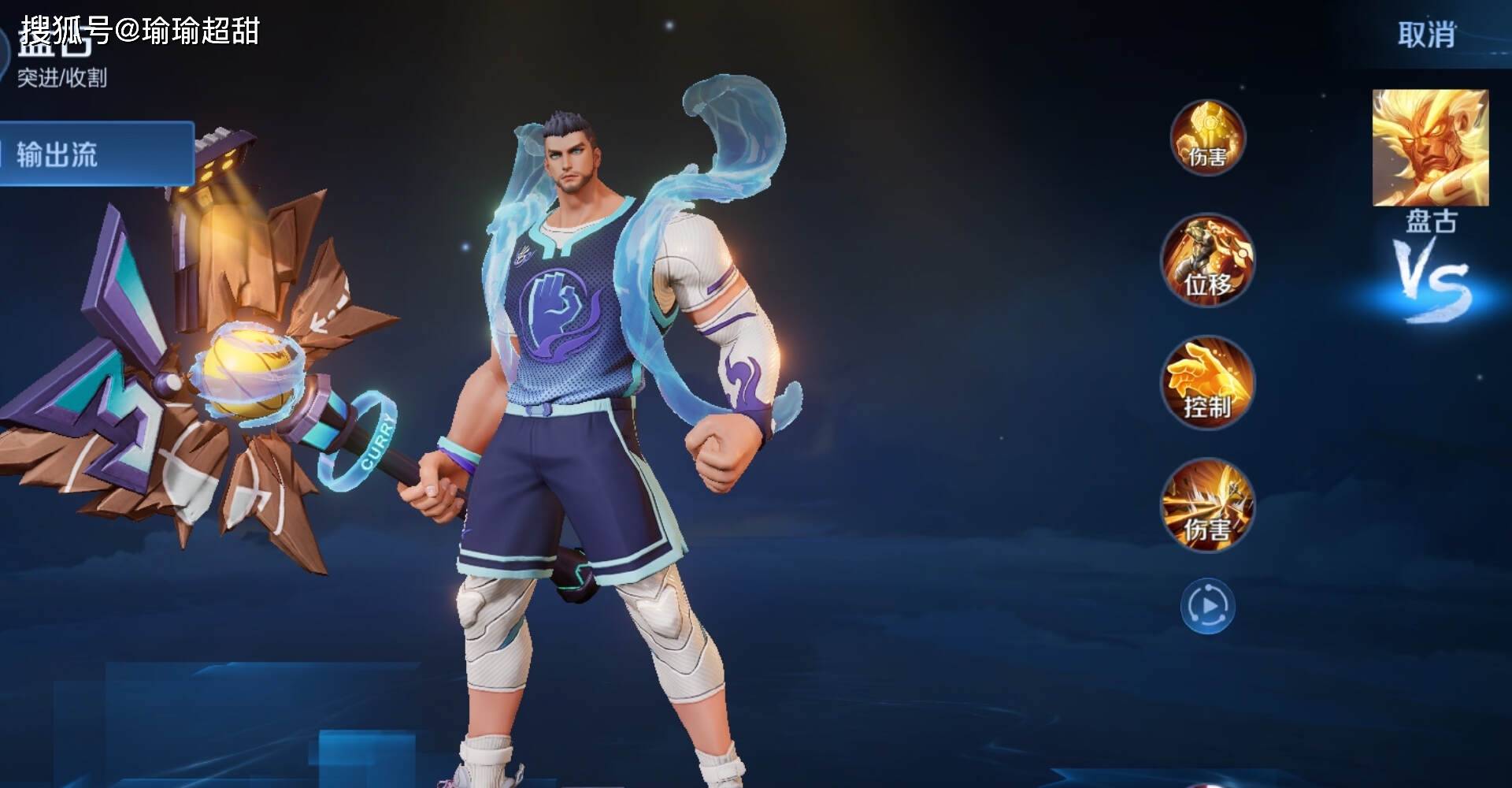The image size is (1512, 788).
Task: Select the 盘古 hero portrait
Action: (1430, 148)
